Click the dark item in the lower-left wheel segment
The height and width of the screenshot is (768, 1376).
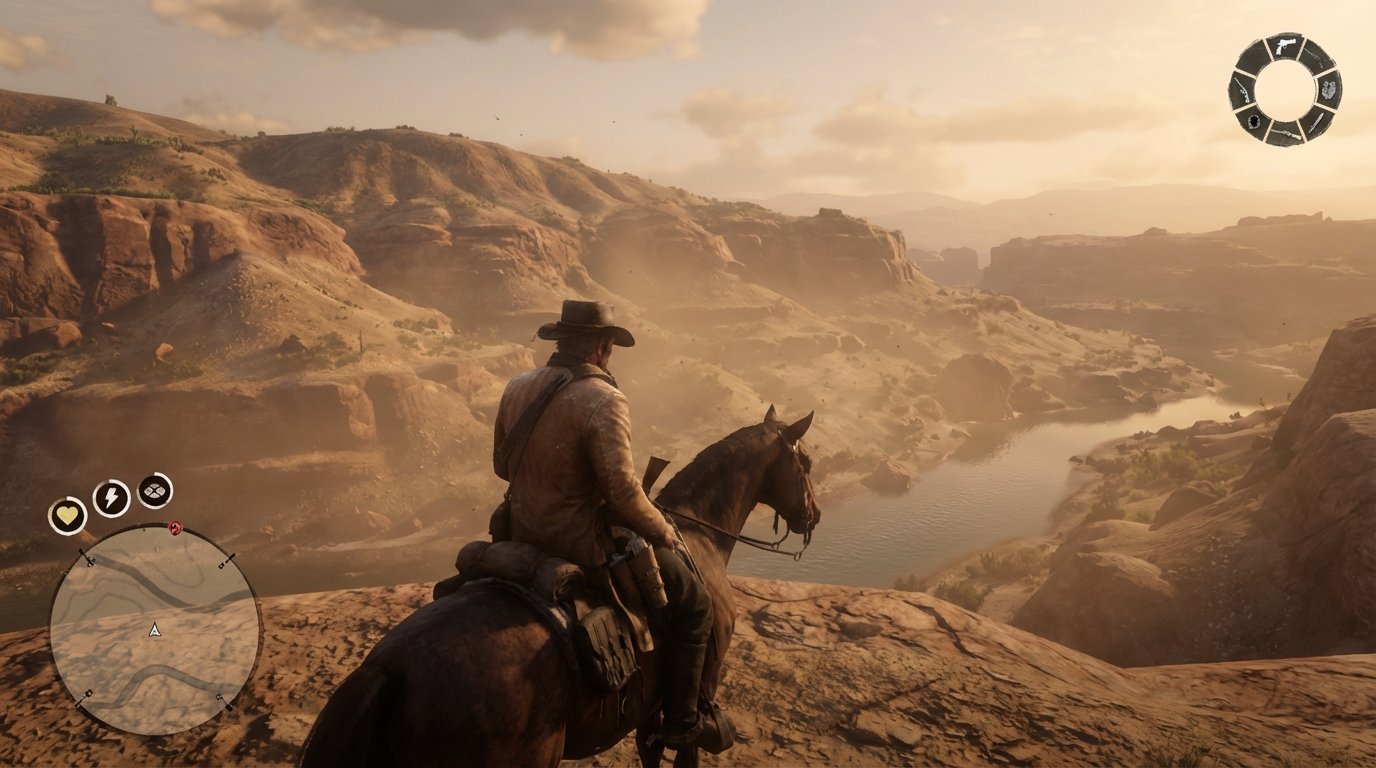[1254, 121]
